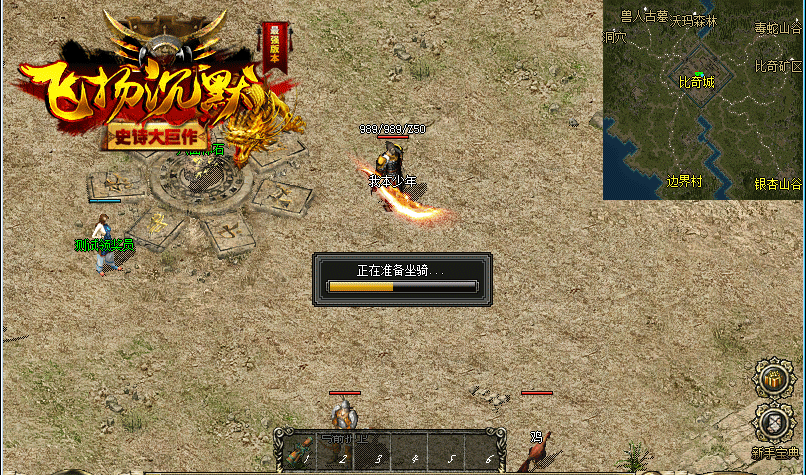Image resolution: width=806 pixels, height=475 pixels.
Task: Click 比奇城 on the minimap
Action: point(696,82)
